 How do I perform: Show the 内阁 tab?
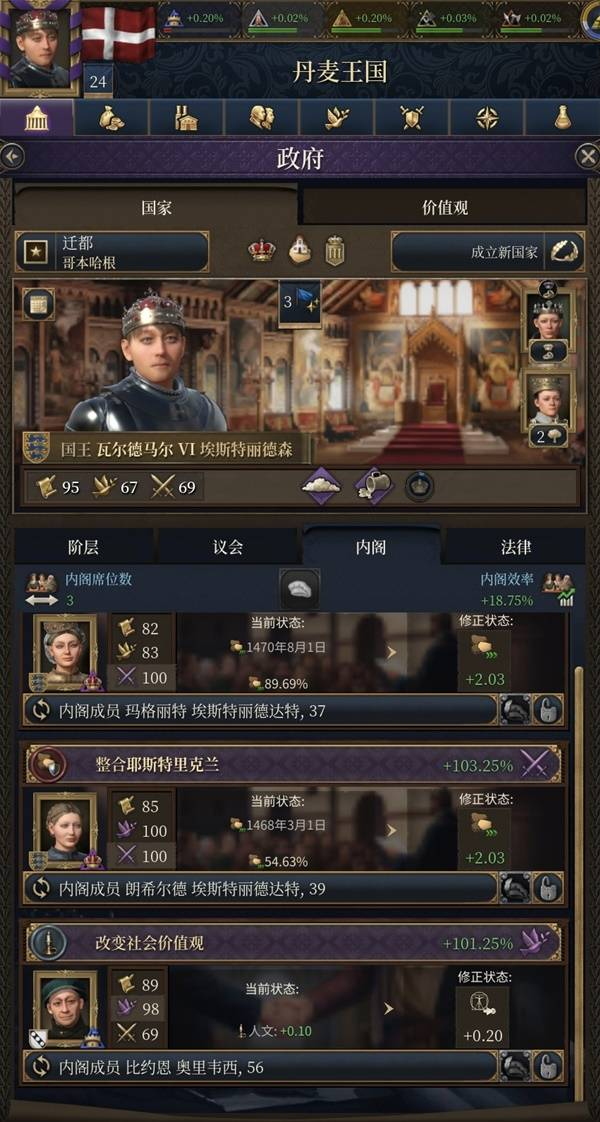(371, 547)
